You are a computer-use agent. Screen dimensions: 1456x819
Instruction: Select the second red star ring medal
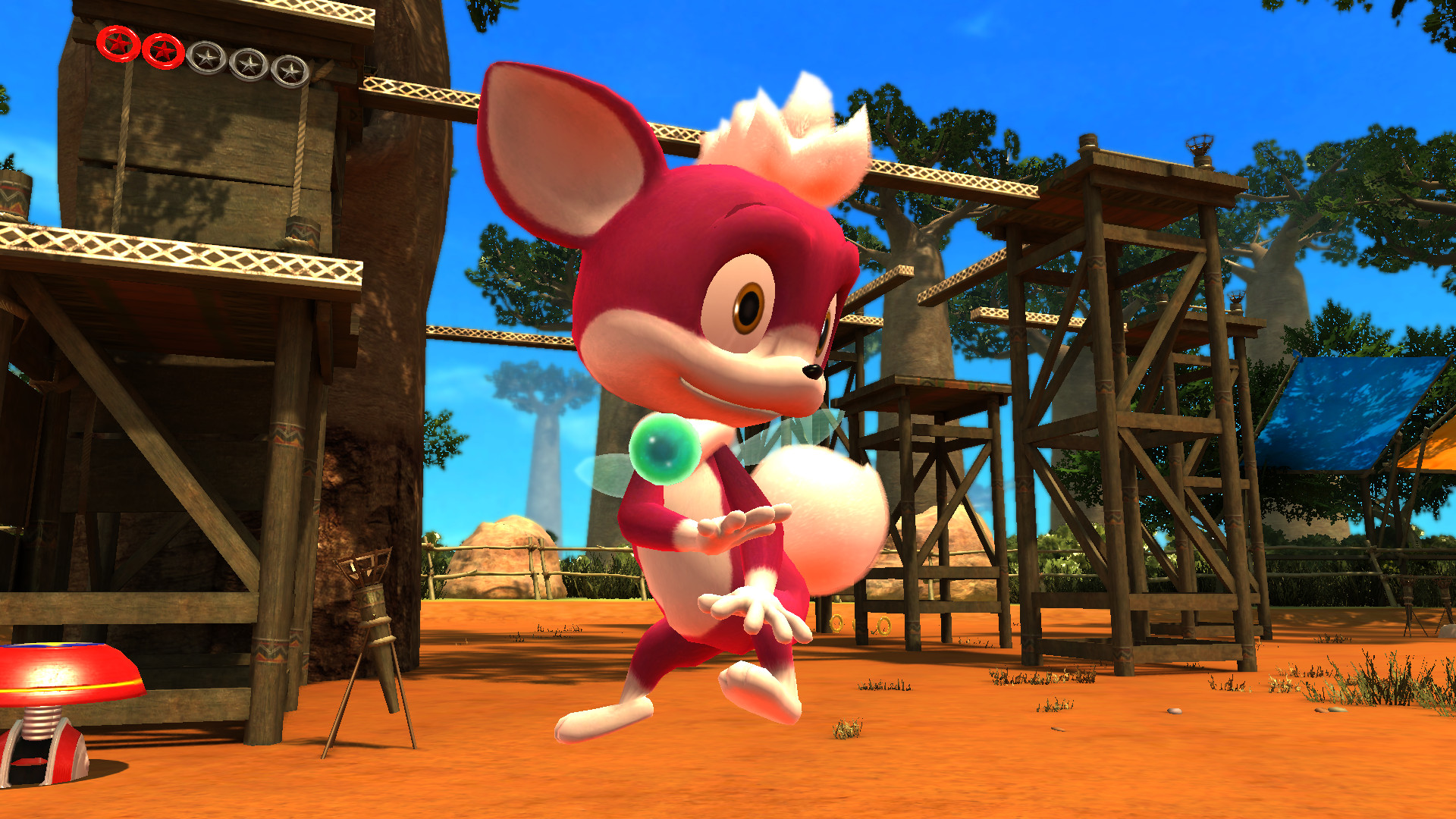click(163, 52)
